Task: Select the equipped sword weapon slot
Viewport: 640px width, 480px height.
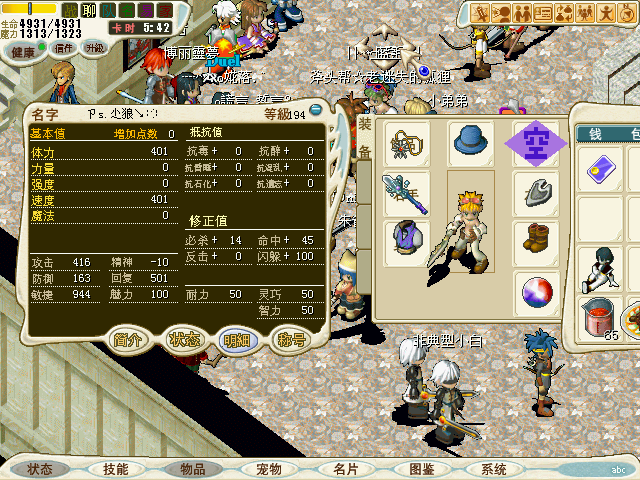Action: pos(408,190)
